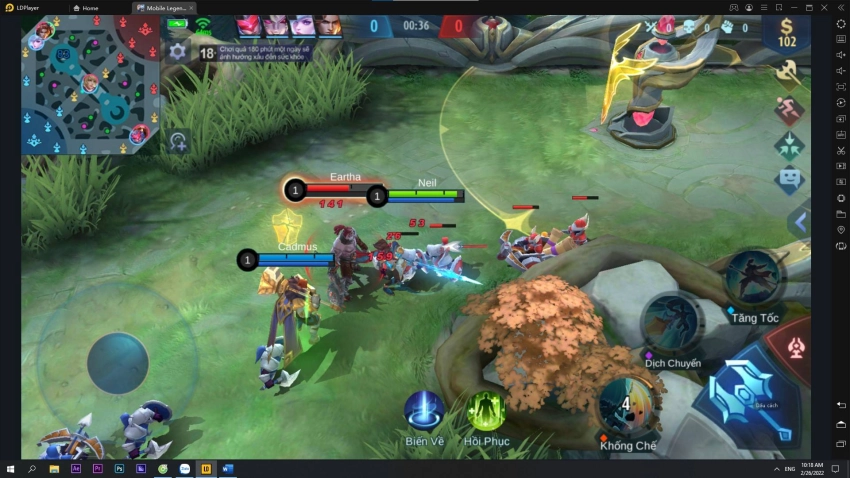Cast the Khống Chế skill
Viewport: 850px width, 478px height.
tap(627, 405)
